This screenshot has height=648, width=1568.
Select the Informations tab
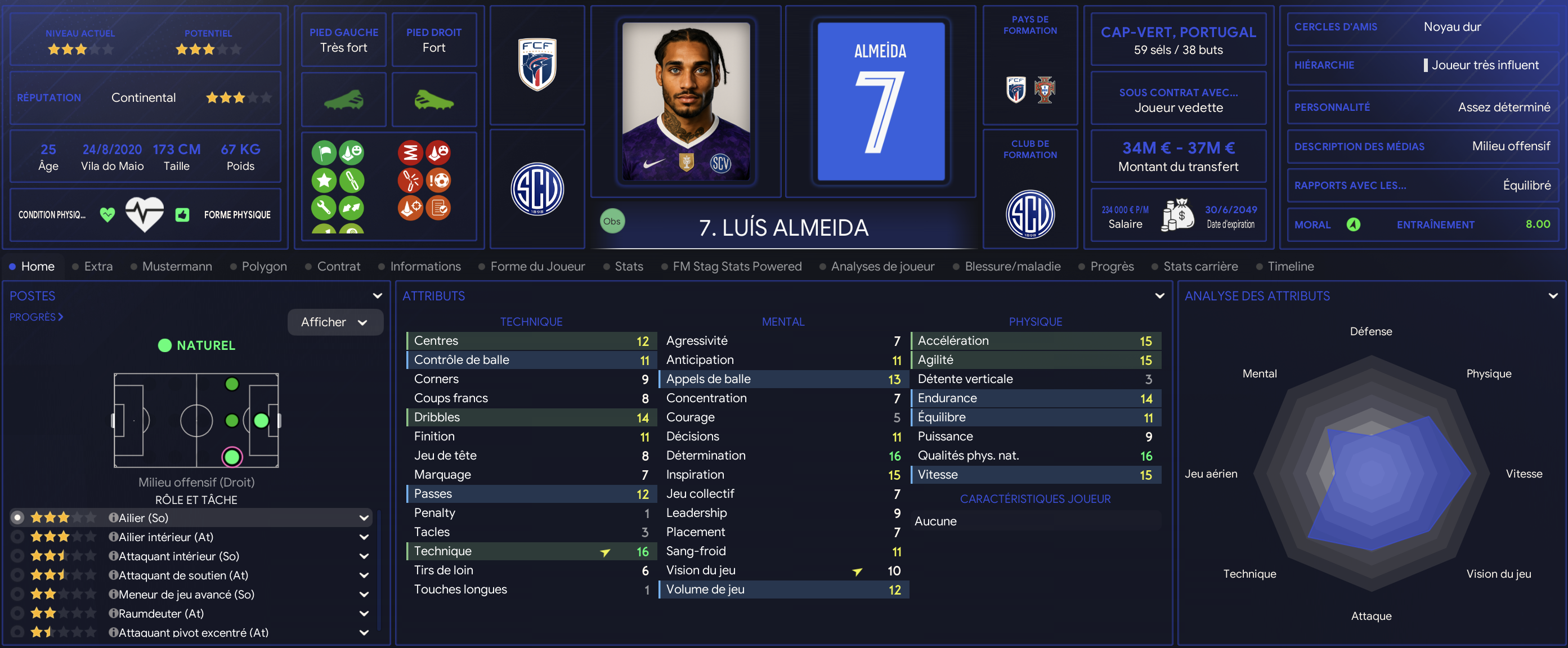(x=425, y=267)
